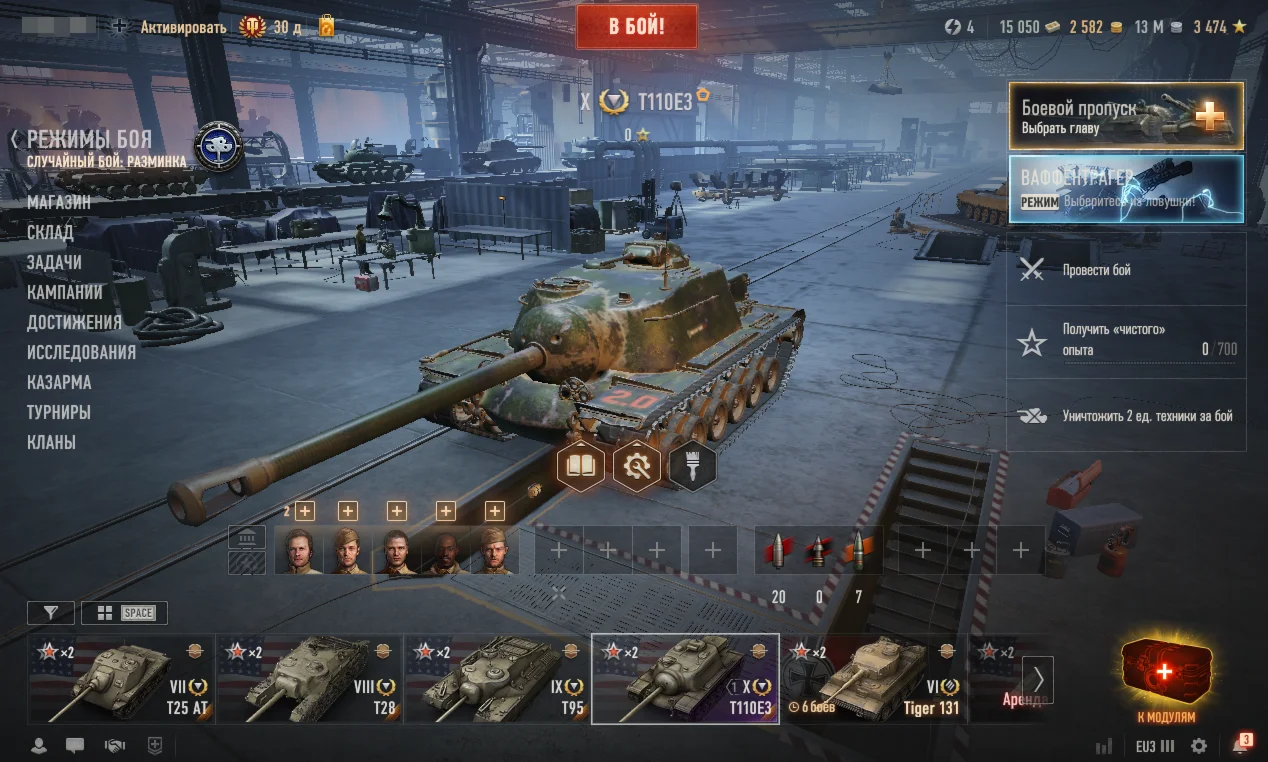The height and width of the screenshot is (762, 1268).
Task: Open the ТУРНИРЫ section
Action: (x=59, y=412)
